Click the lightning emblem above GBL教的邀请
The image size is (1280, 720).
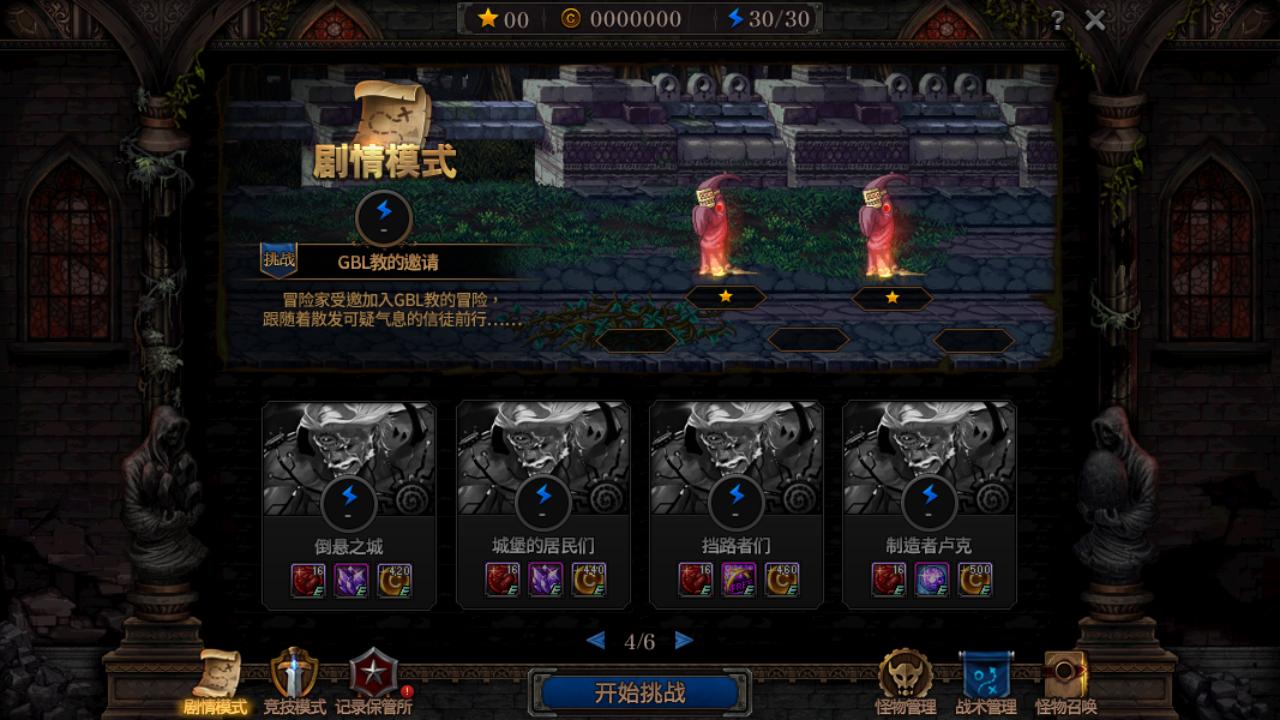pyautogui.click(x=384, y=218)
